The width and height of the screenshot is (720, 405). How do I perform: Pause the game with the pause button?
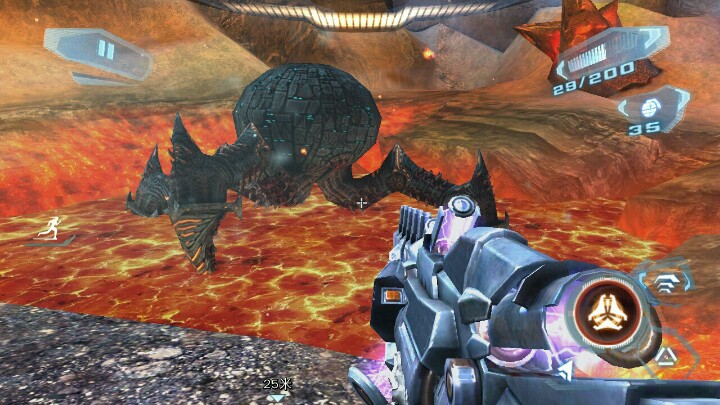[105, 50]
